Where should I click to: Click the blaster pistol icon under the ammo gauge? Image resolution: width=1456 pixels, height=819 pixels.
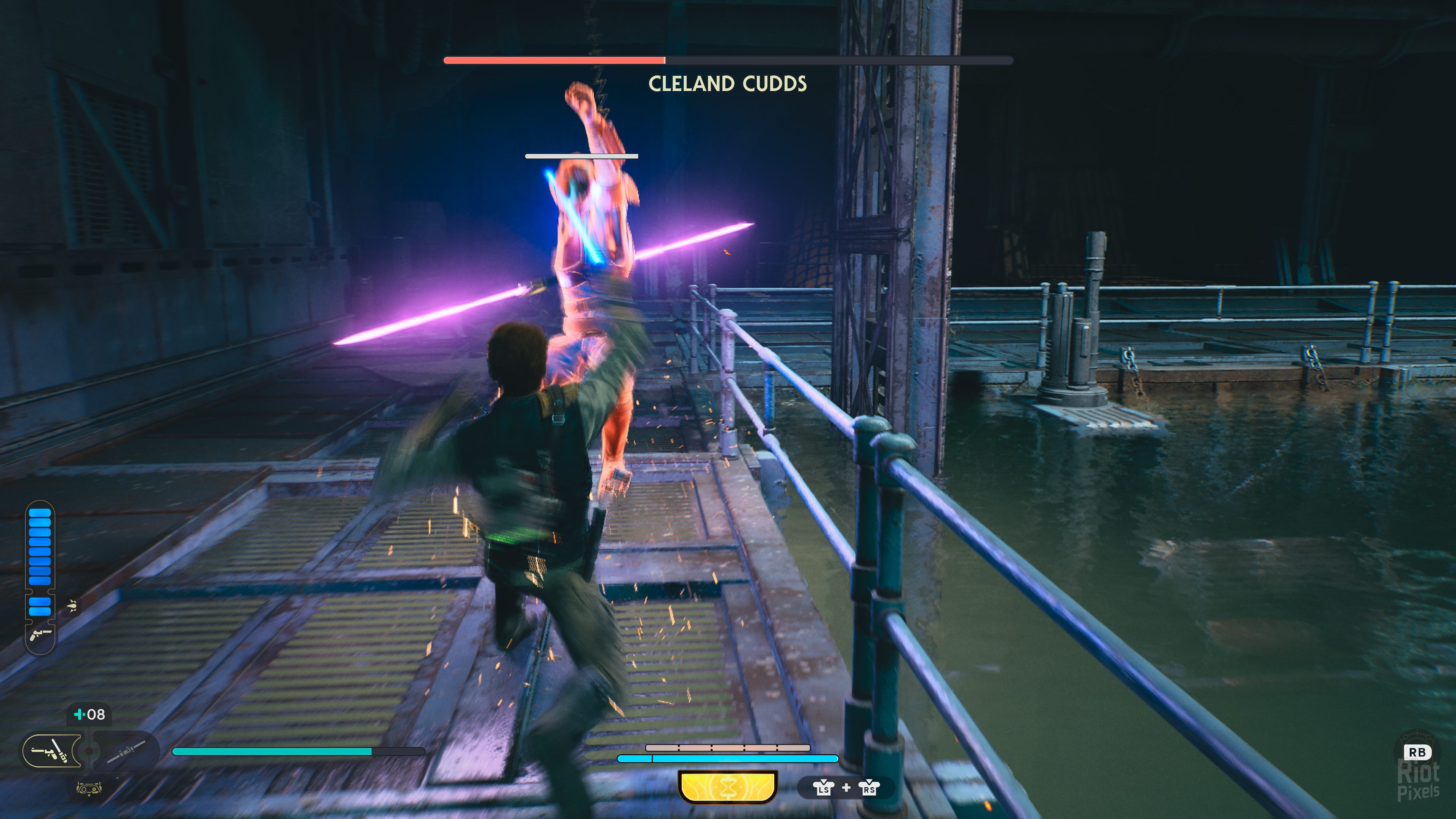pyautogui.click(x=41, y=635)
